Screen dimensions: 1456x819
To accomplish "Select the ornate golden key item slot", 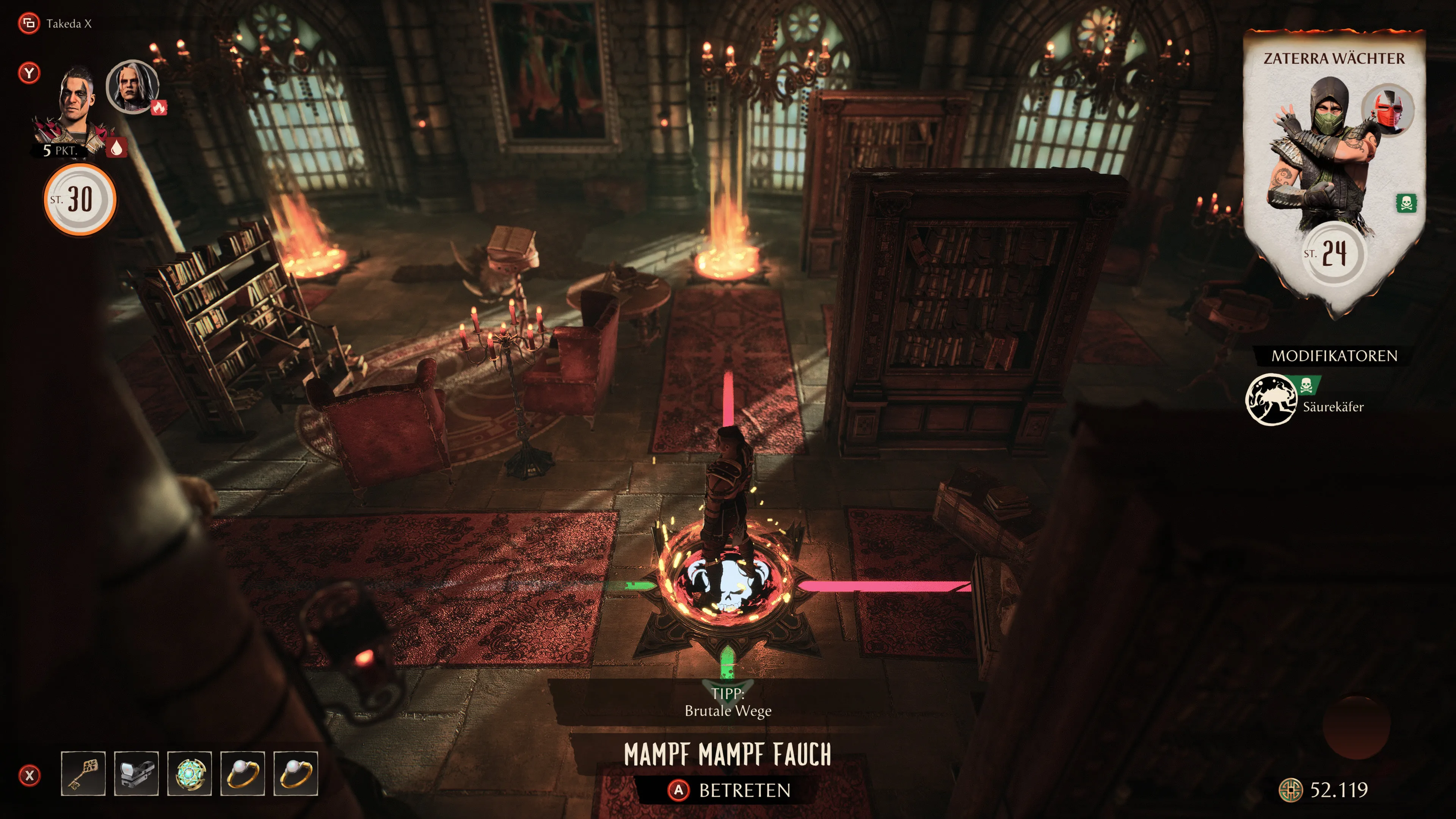I will pyautogui.click(x=83, y=773).
